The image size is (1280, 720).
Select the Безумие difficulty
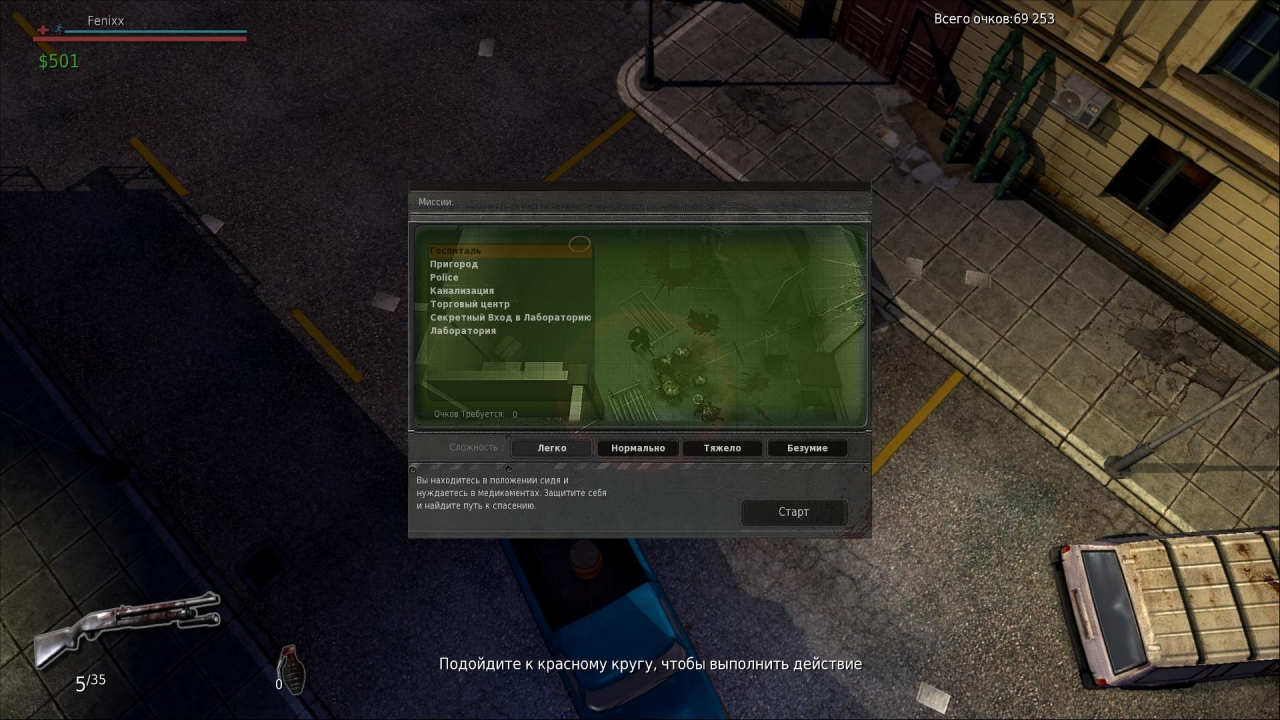807,448
